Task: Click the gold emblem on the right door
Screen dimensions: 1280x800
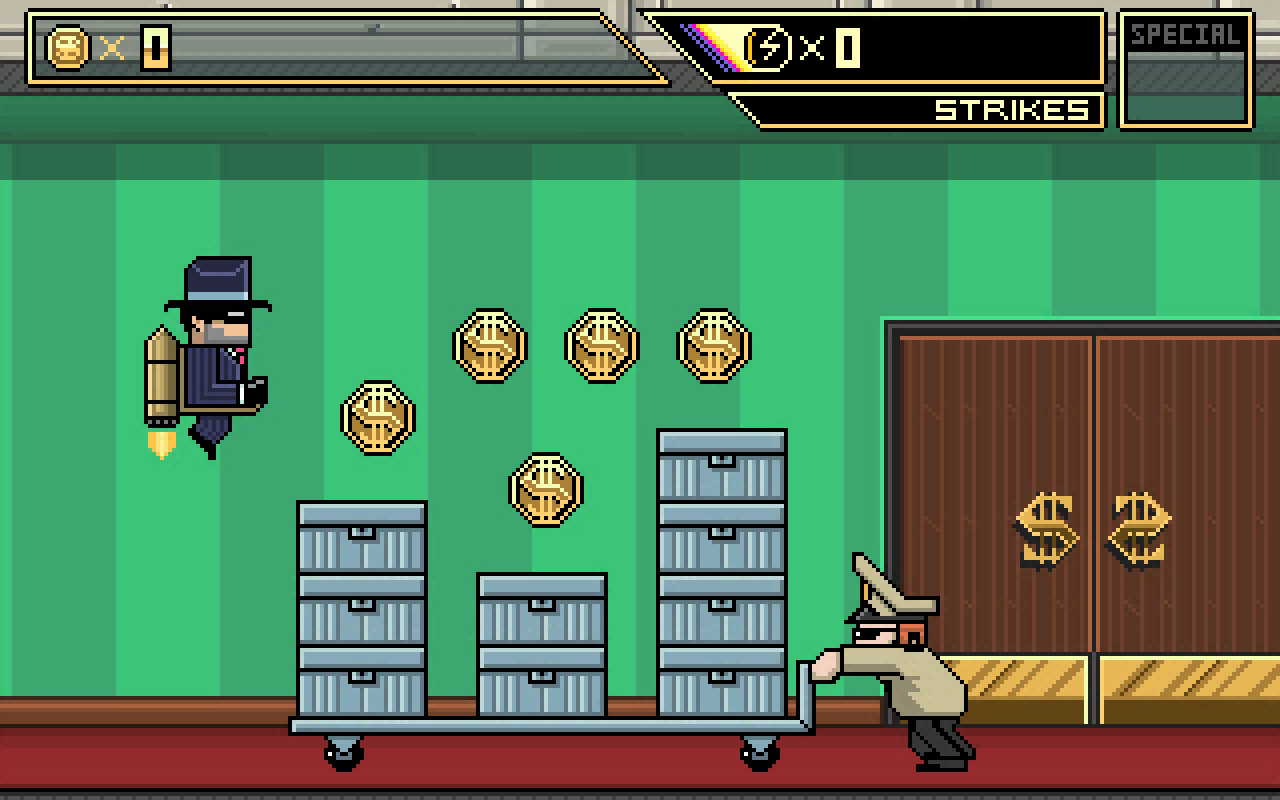Action: pyautogui.click(x=1138, y=530)
